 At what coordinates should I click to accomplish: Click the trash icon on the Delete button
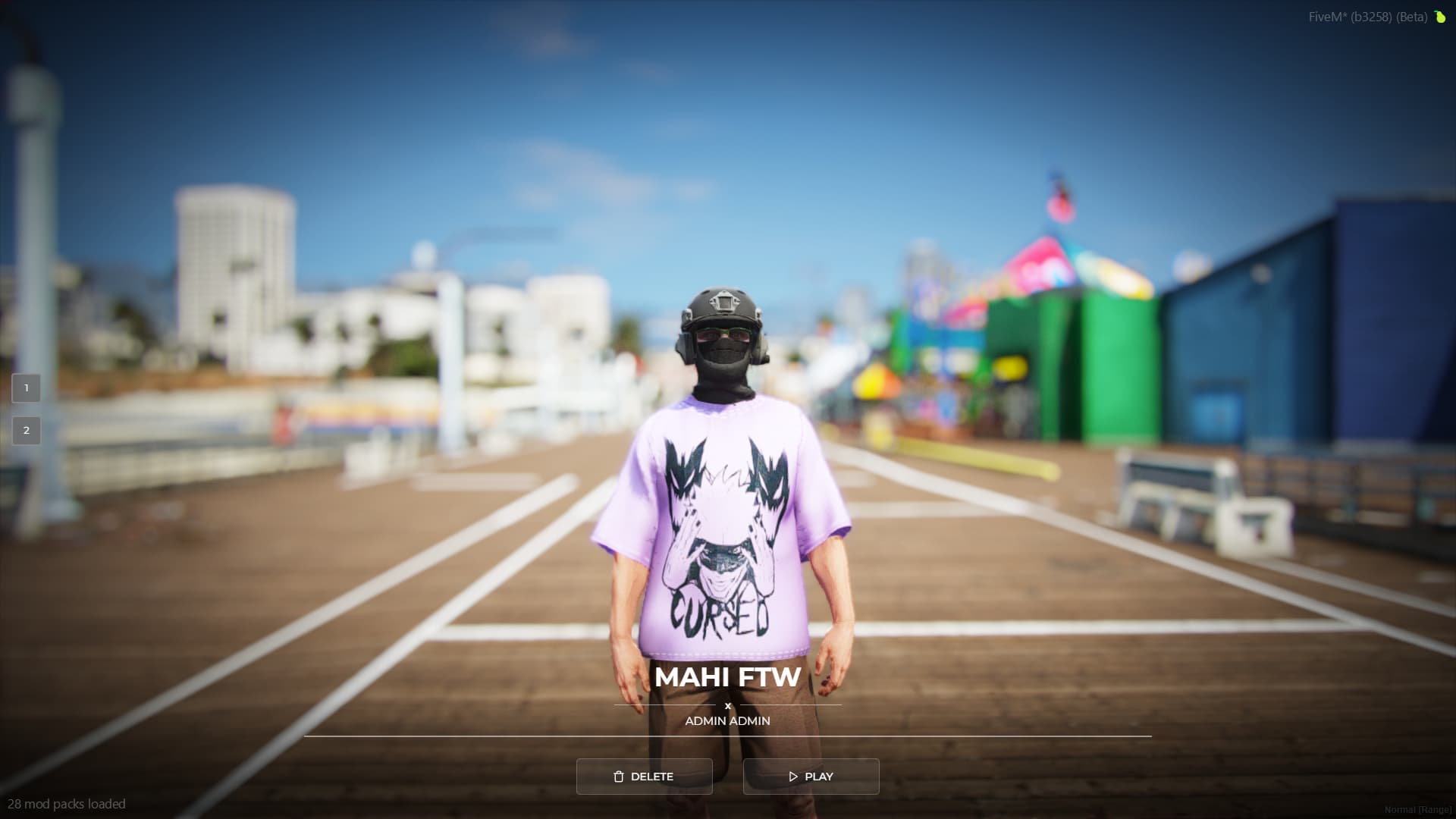(618, 776)
